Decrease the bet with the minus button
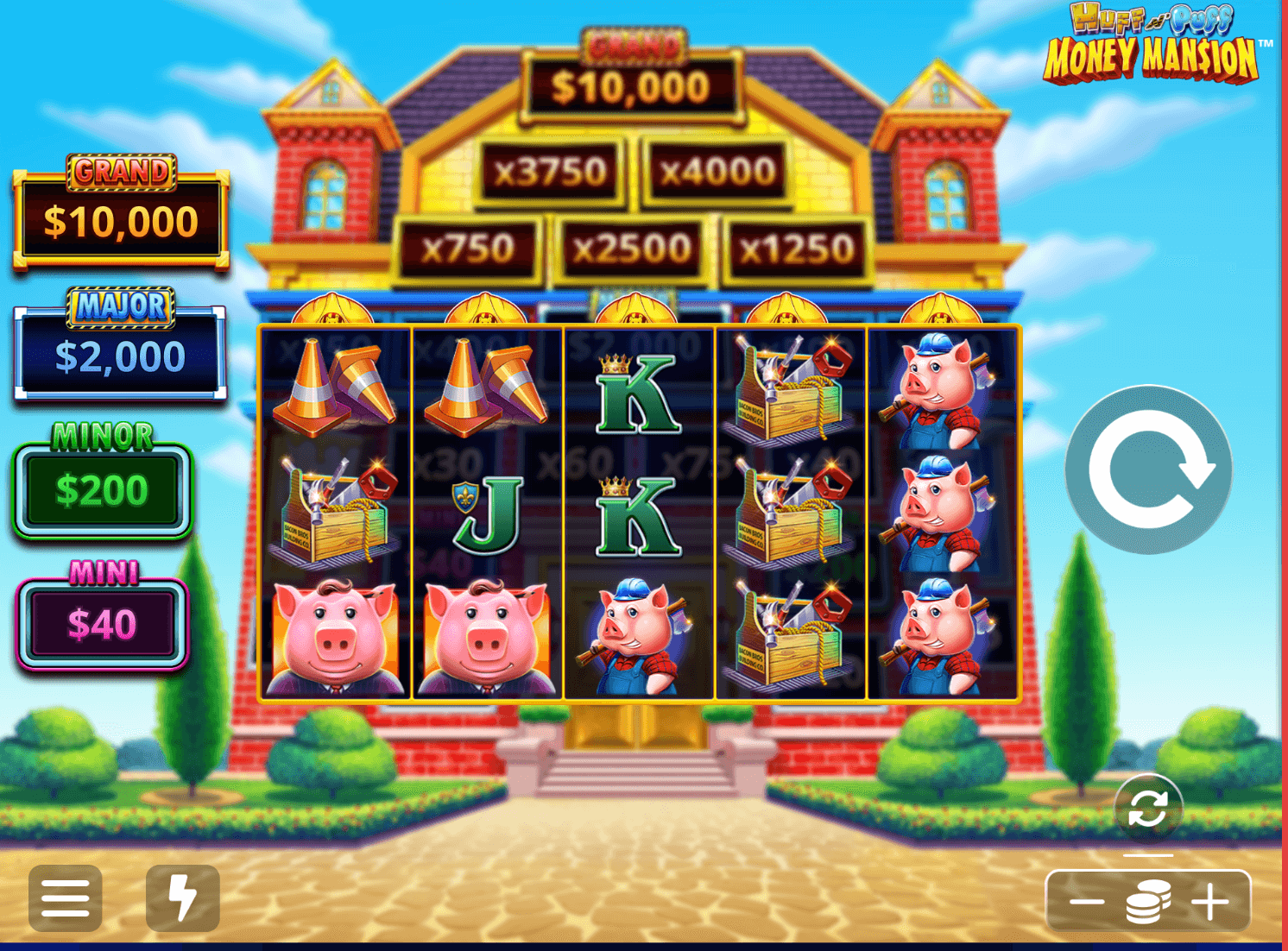This screenshot has height=951, width=1288. click(1087, 903)
